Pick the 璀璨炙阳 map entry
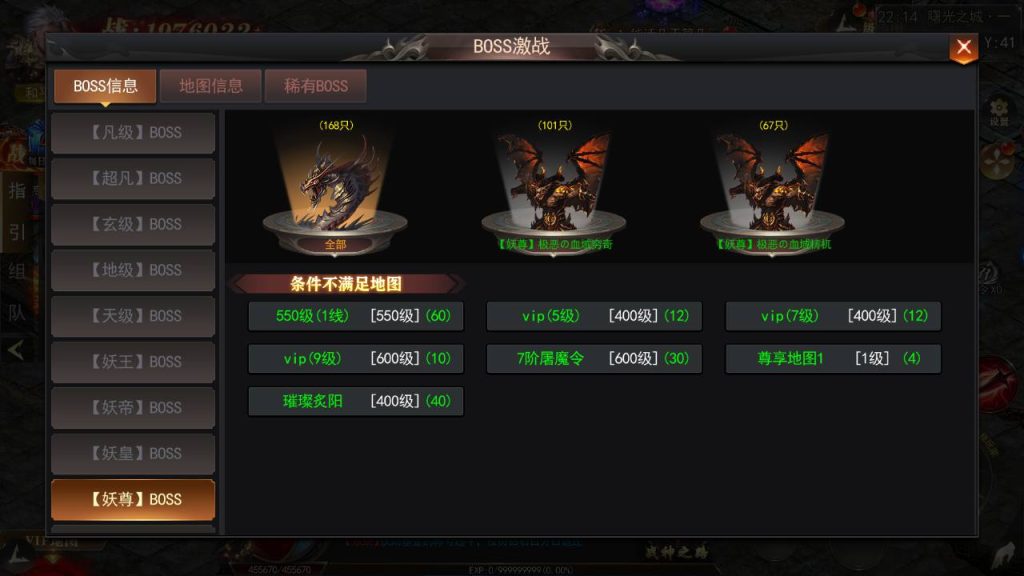The width and height of the screenshot is (1024, 576). pos(356,401)
